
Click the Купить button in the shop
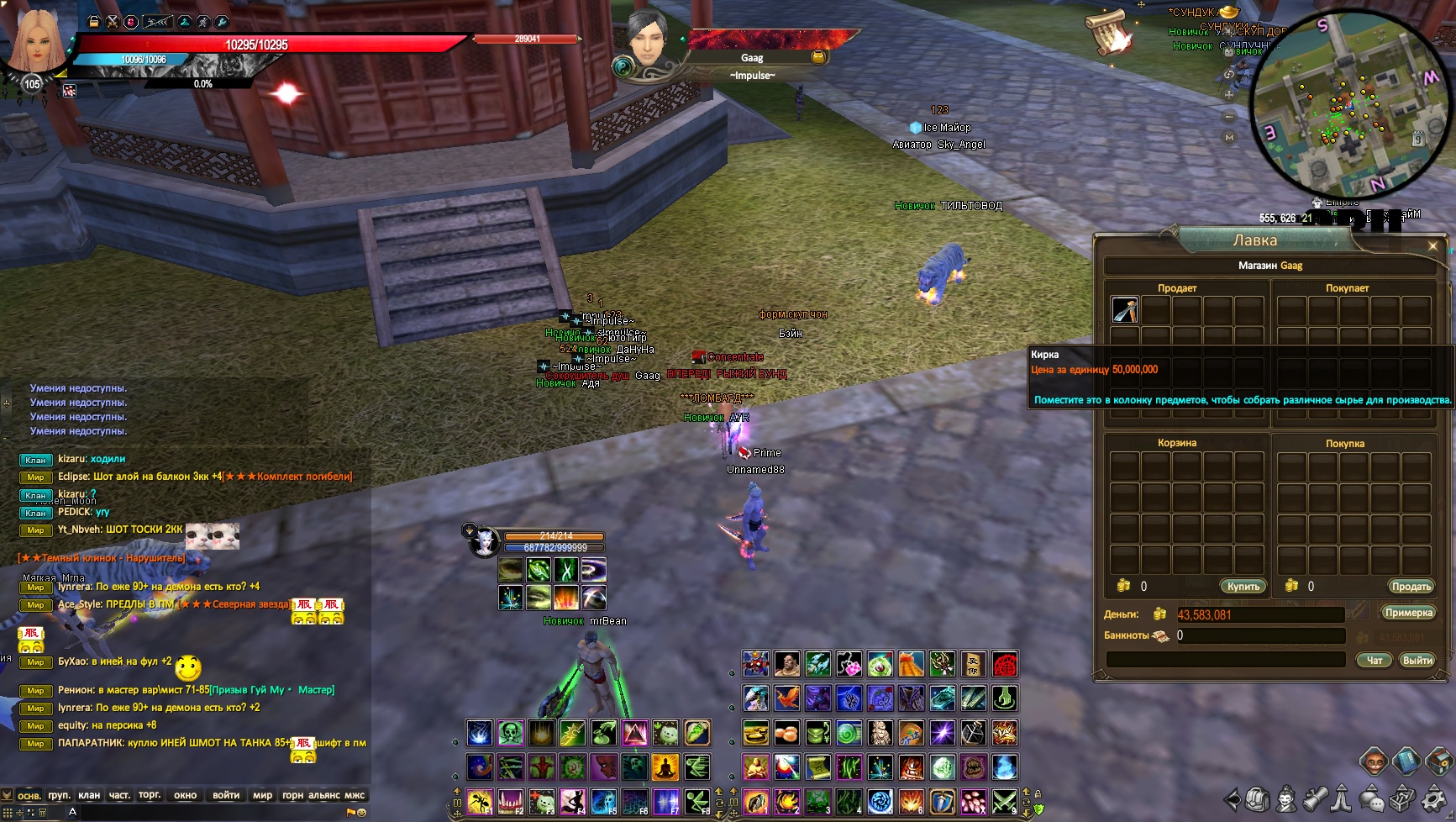1243,587
